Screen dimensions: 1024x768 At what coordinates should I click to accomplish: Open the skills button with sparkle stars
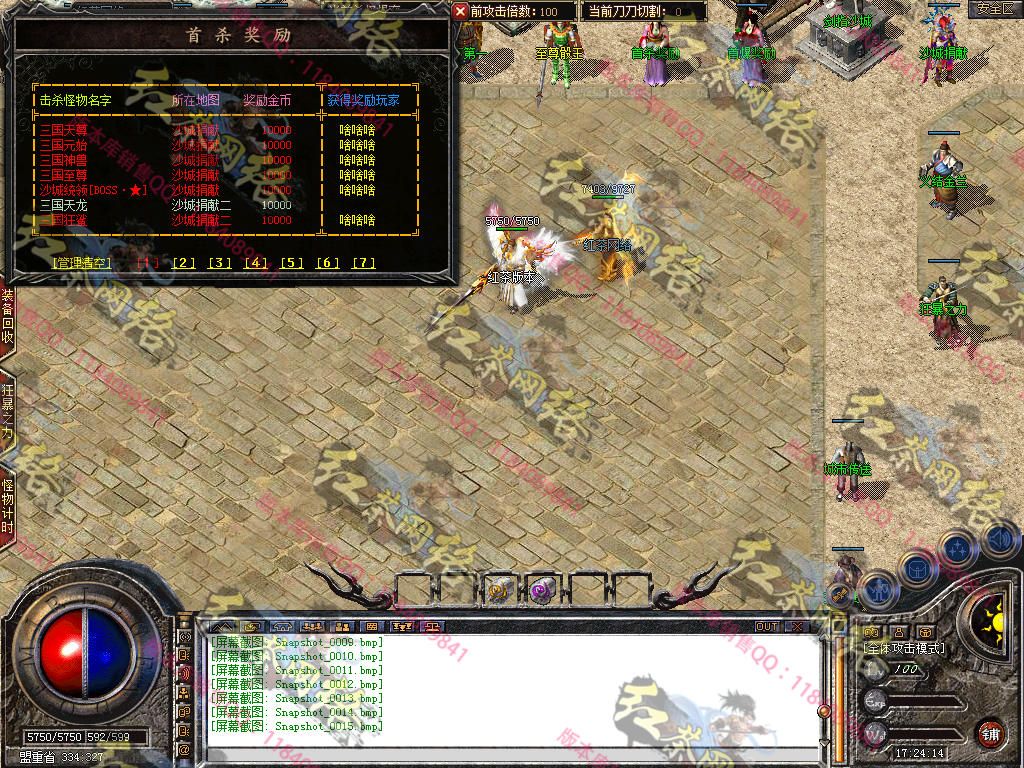(958, 548)
